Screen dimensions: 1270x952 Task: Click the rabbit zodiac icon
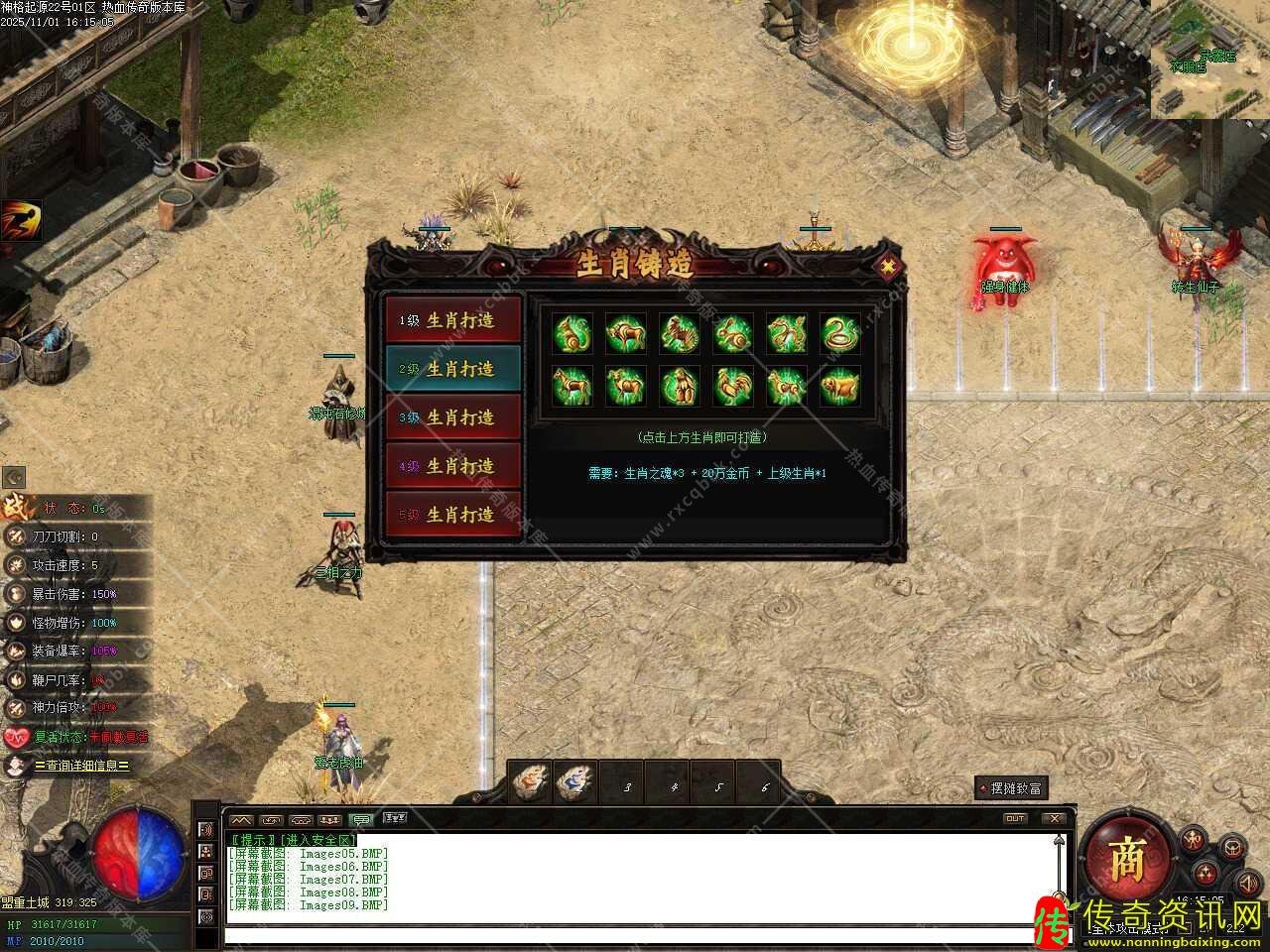(x=733, y=333)
